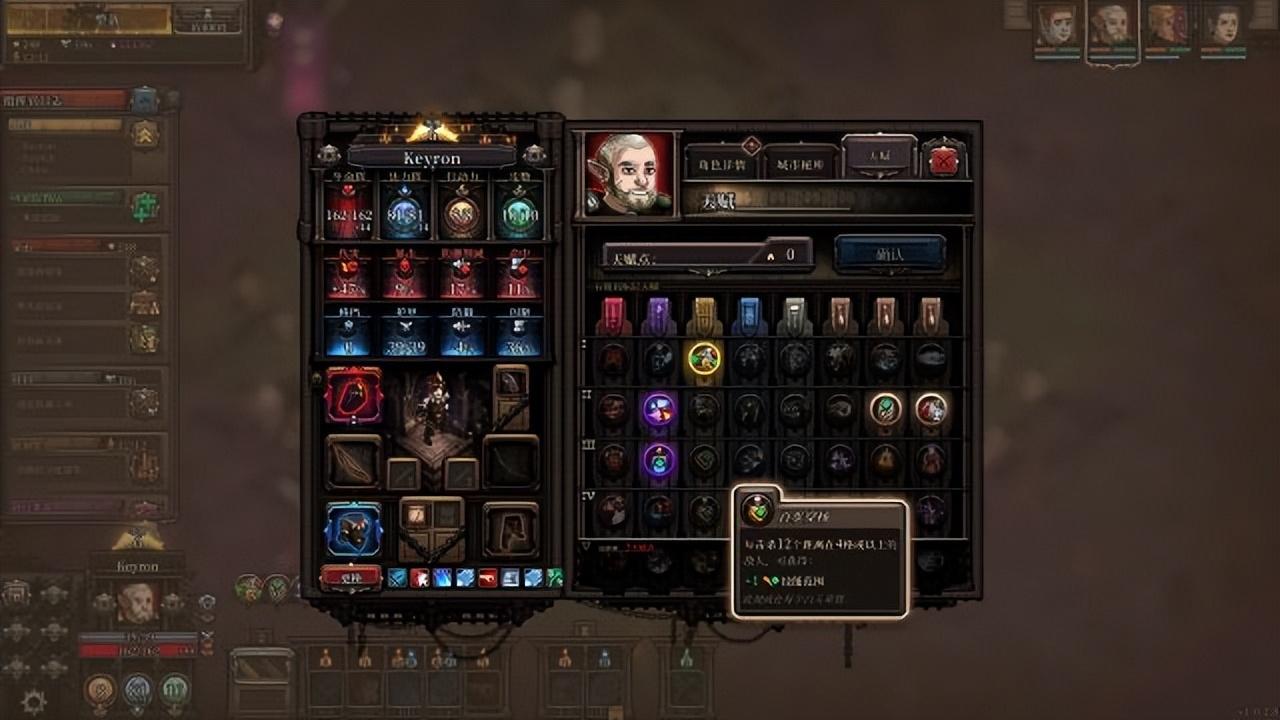Select the gold-ringed talent in row I

(704, 358)
